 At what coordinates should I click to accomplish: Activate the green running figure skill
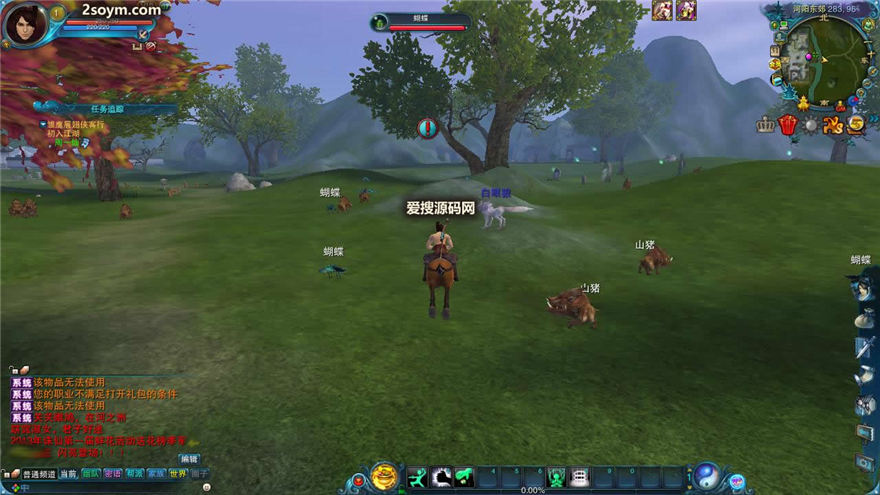tap(417, 478)
